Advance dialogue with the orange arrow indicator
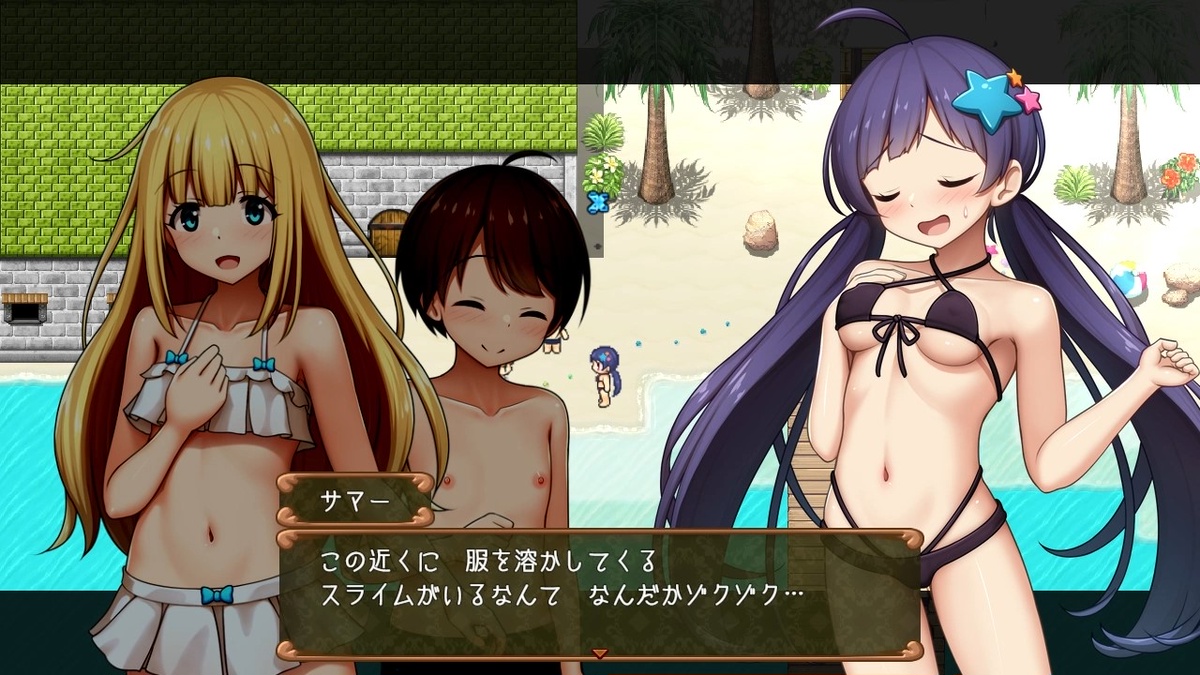The width and height of the screenshot is (1200, 675). pyautogui.click(x=600, y=653)
